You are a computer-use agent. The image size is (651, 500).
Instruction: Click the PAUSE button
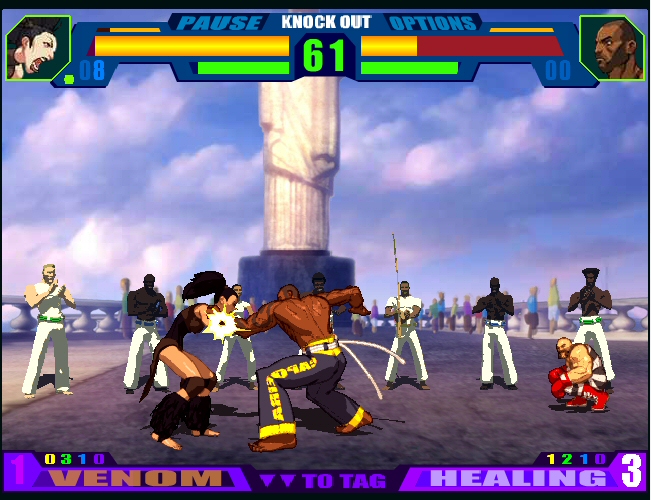point(220,22)
